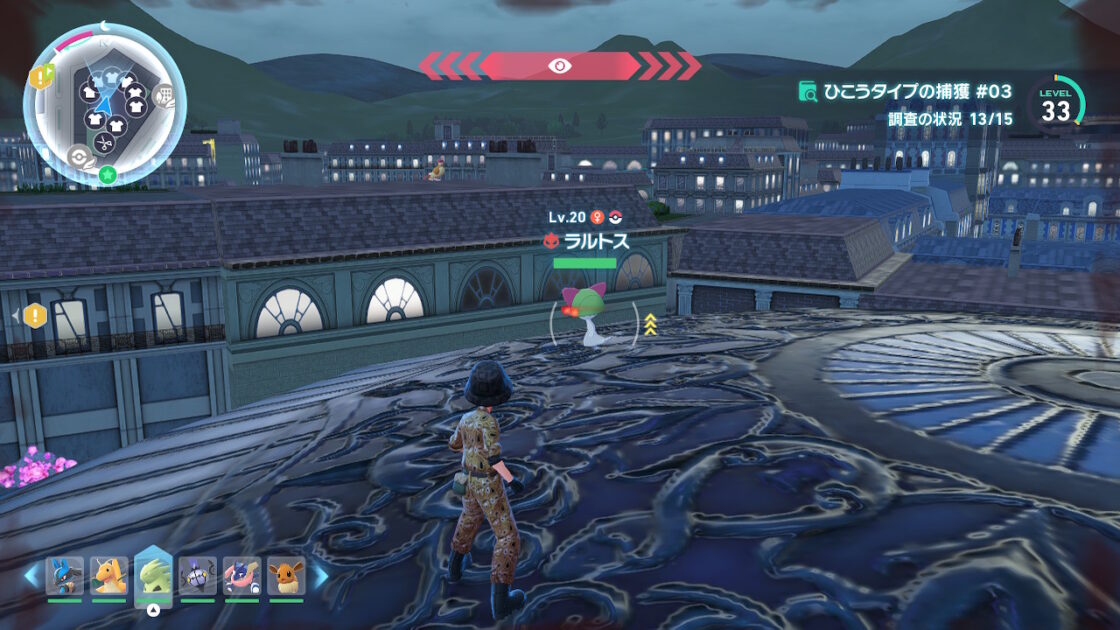Click the orange exclamation marker at screen edge

pyautogui.click(x=36, y=316)
